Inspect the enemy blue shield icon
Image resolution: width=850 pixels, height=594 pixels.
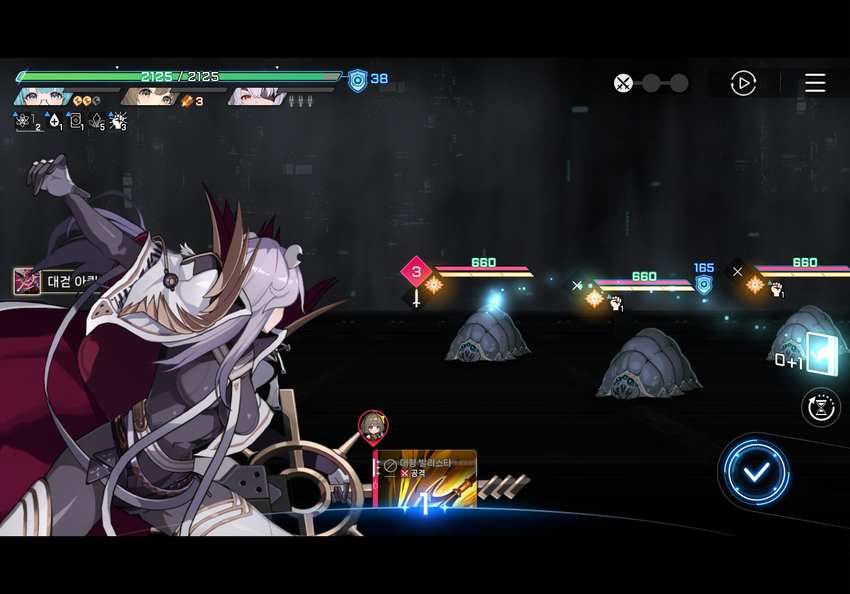(x=704, y=284)
